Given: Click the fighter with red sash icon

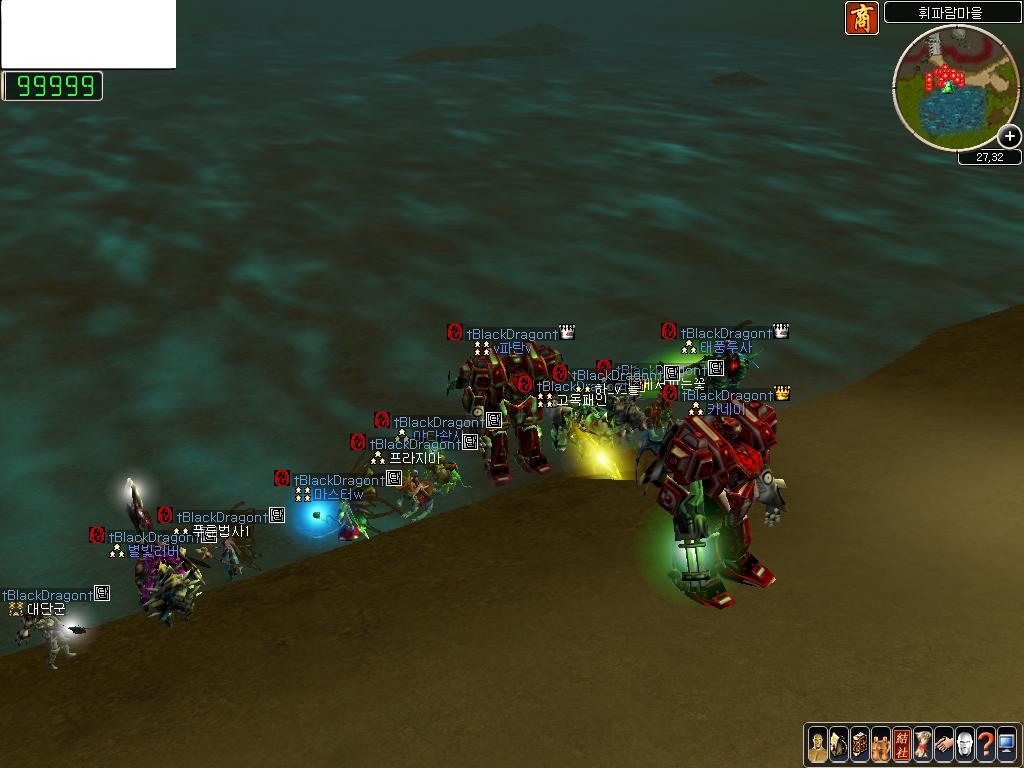Looking at the screenshot, I should point(923,745).
